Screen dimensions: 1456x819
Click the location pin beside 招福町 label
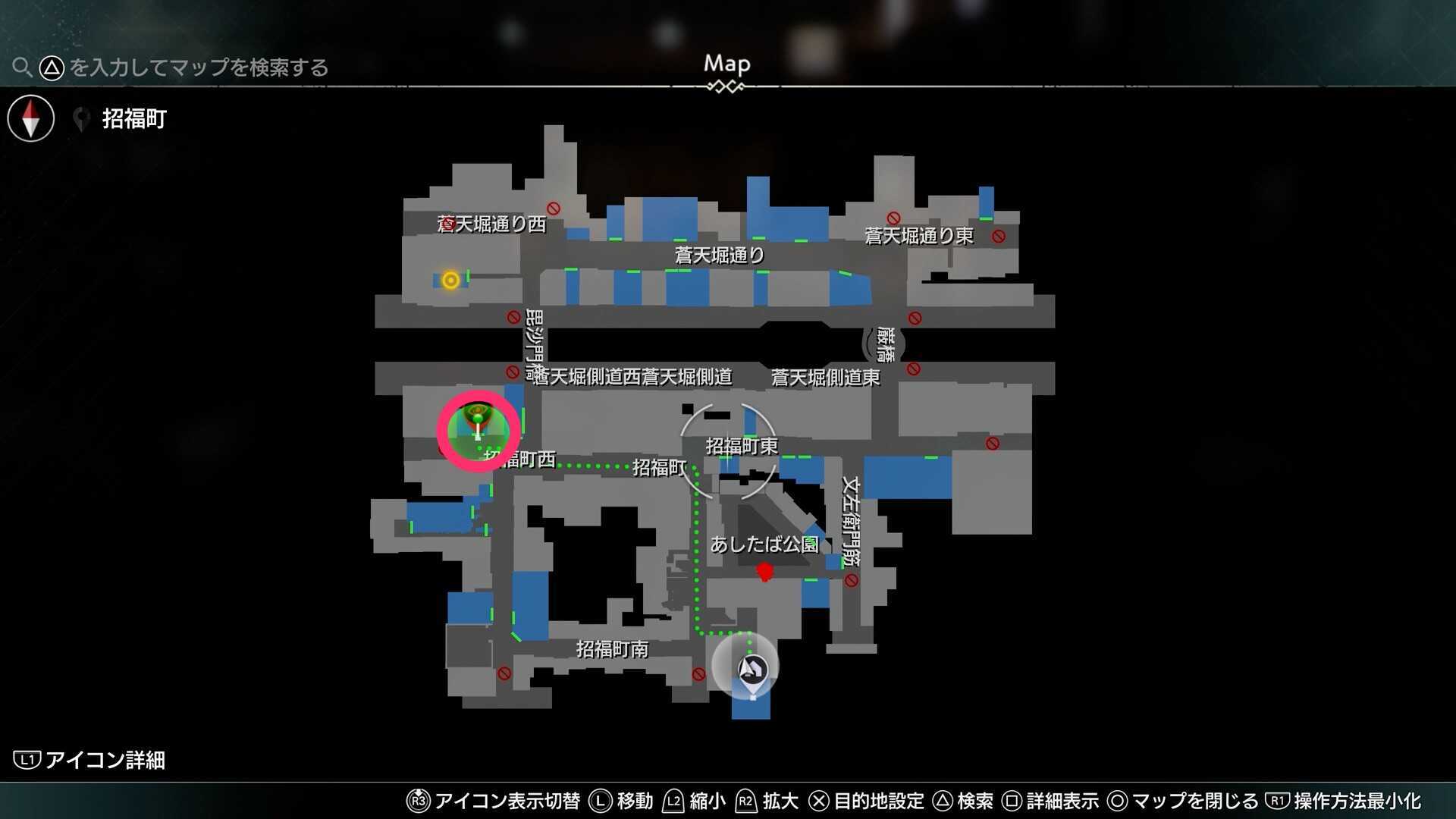(81, 118)
